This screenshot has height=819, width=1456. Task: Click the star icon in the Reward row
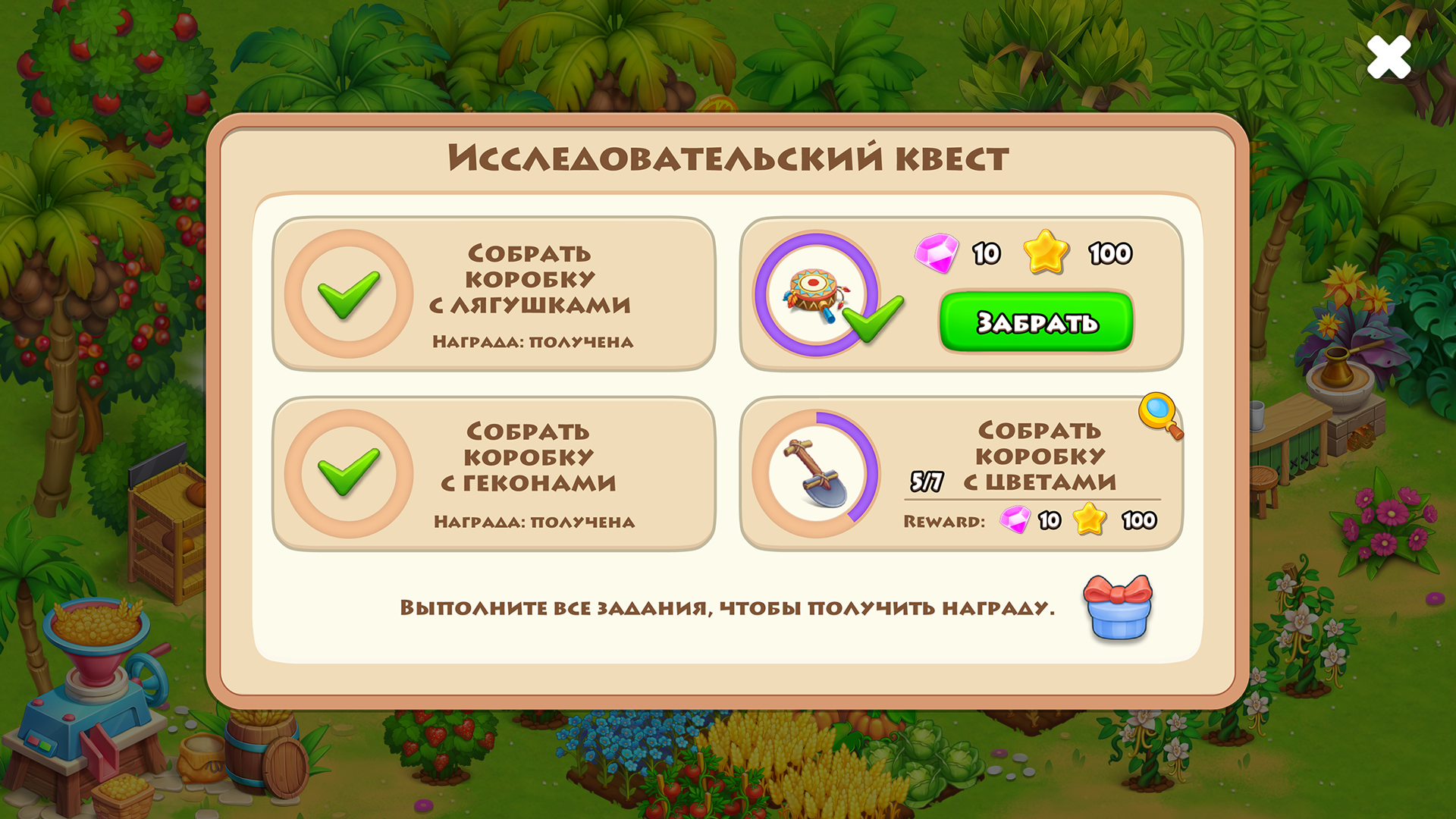coord(1087,519)
